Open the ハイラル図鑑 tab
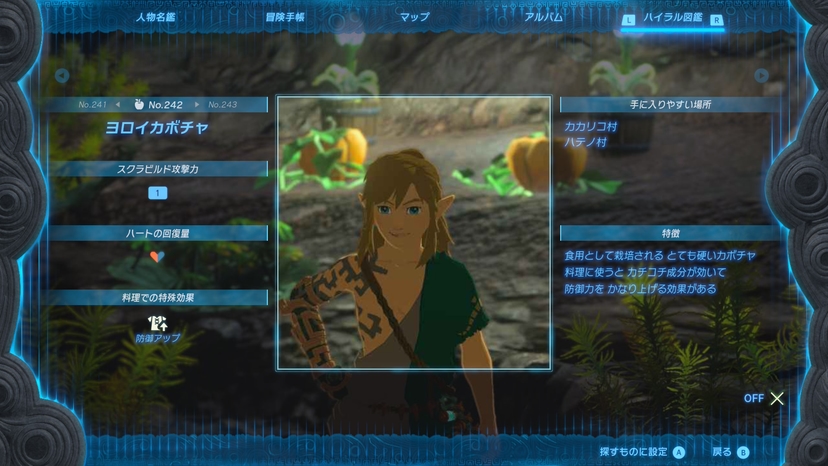 tap(673, 18)
